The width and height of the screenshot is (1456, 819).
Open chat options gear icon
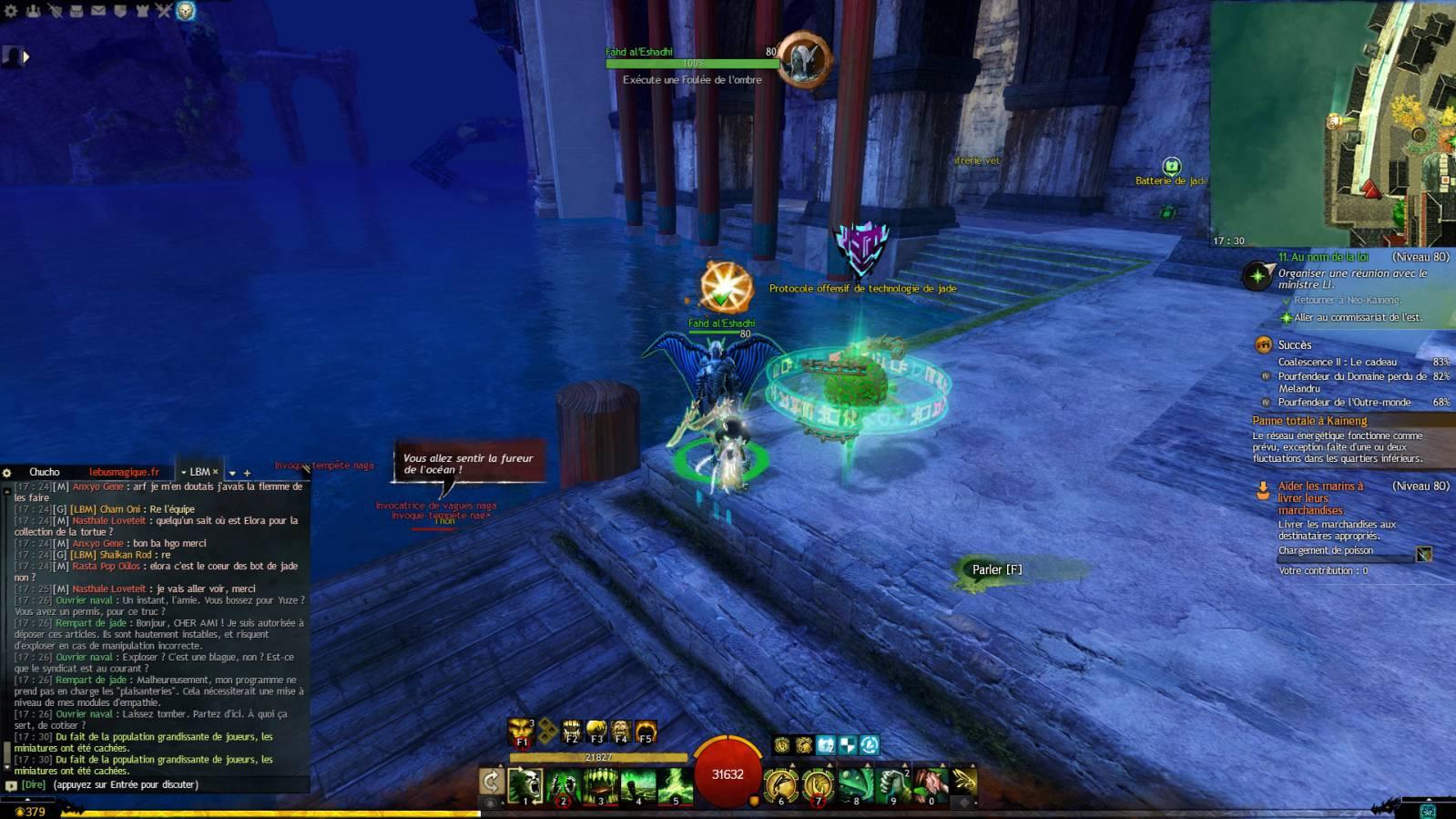(7, 472)
